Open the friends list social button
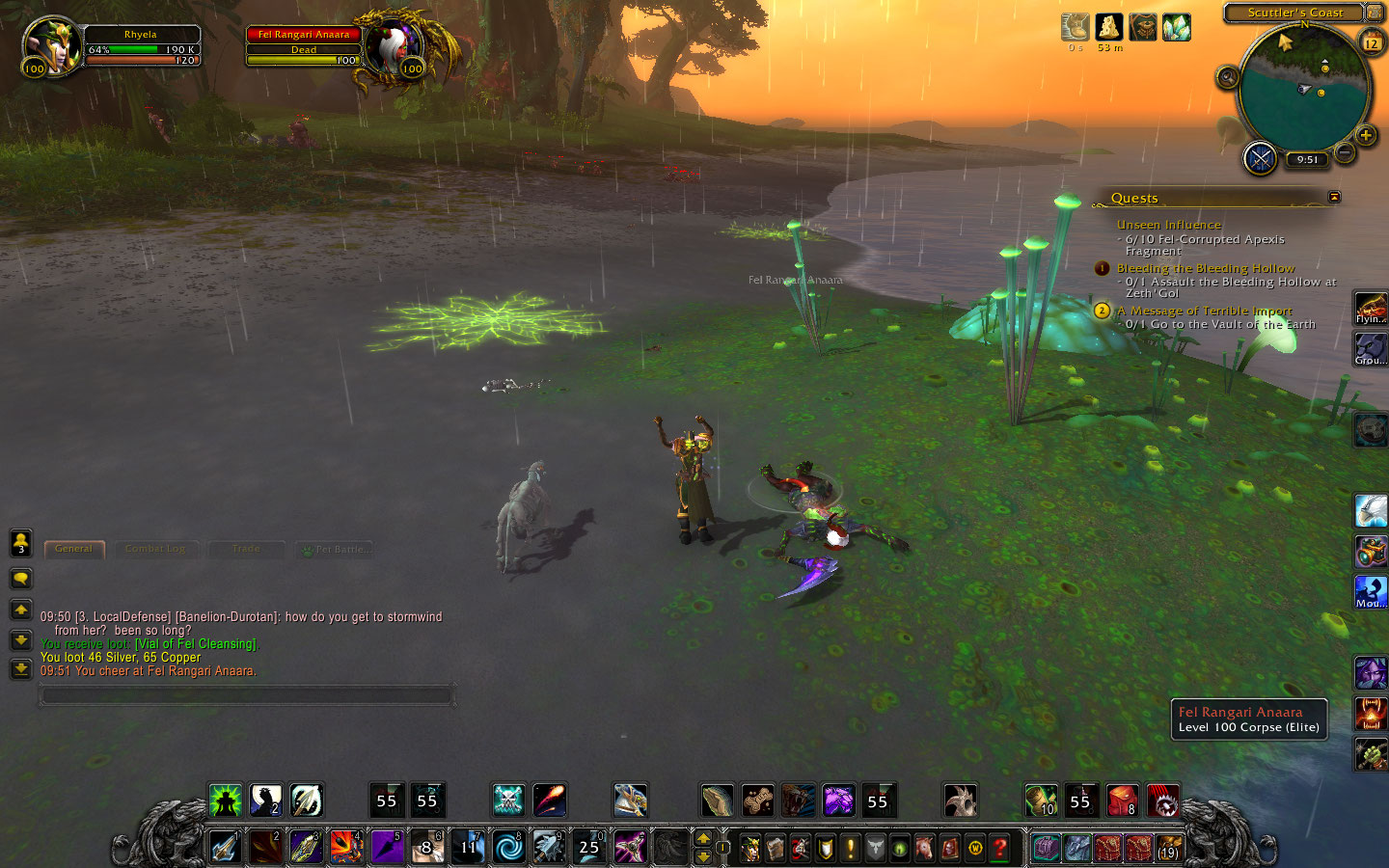1389x868 pixels. pyautogui.click(x=20, y=544)
